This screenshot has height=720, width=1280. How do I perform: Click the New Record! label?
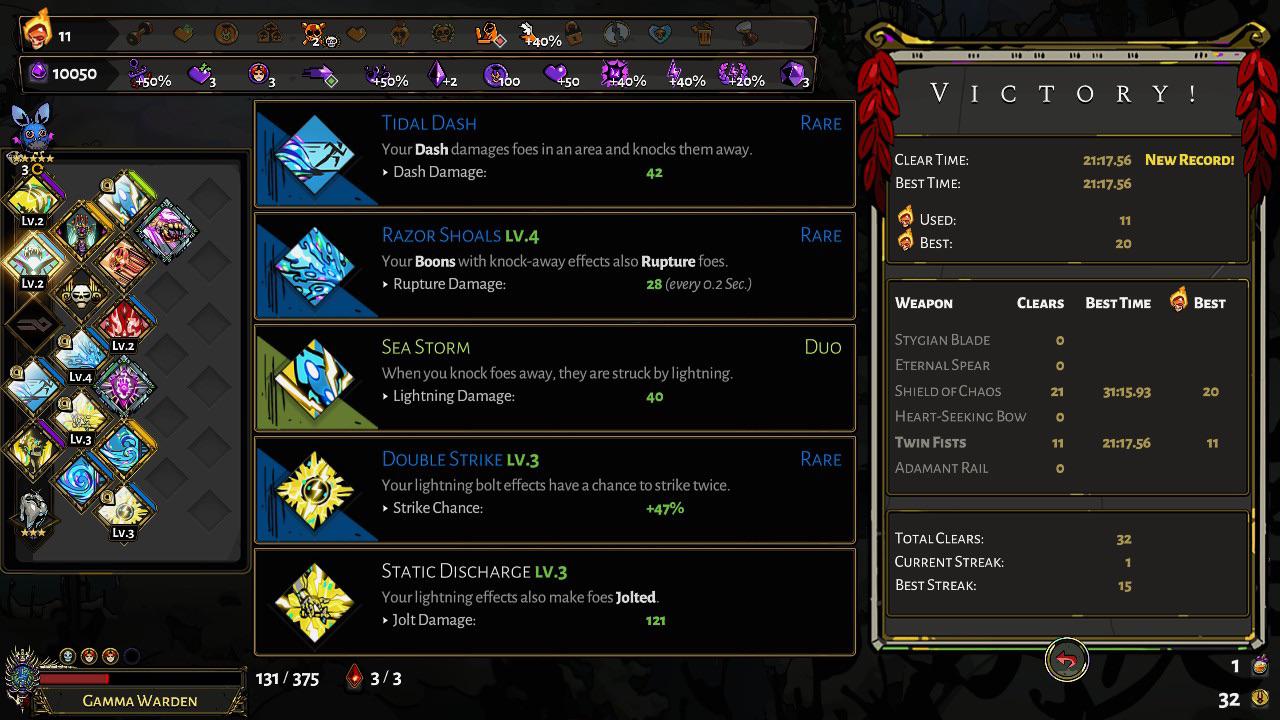[1189, 159]
